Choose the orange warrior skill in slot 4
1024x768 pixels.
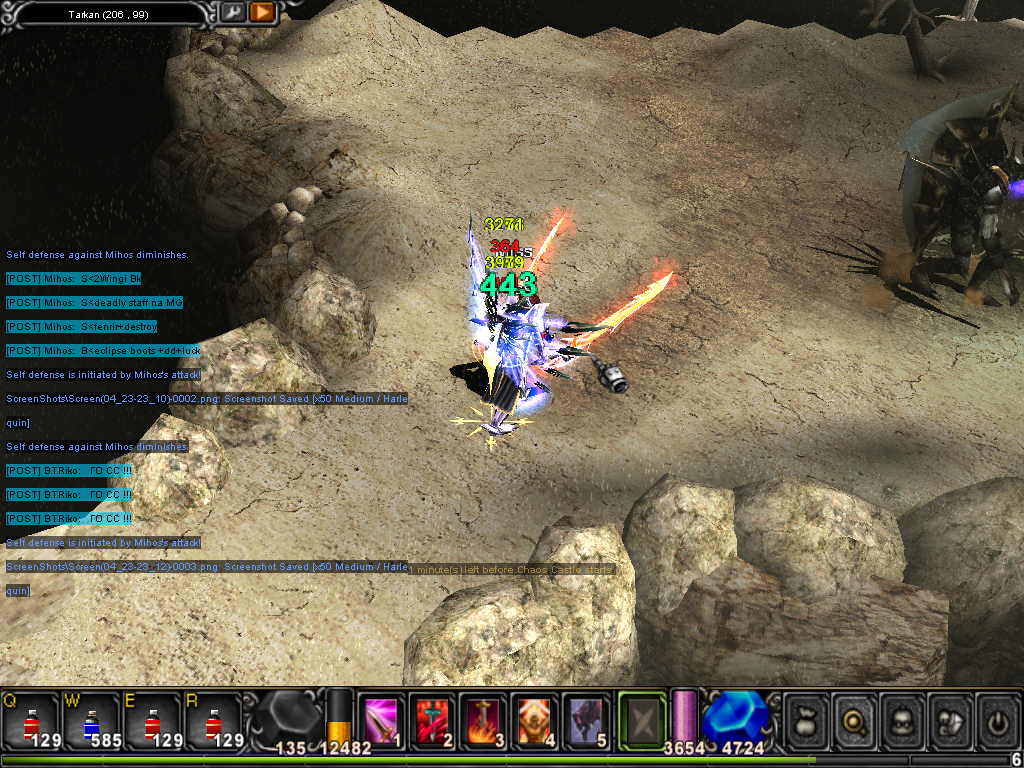[535, 720]
